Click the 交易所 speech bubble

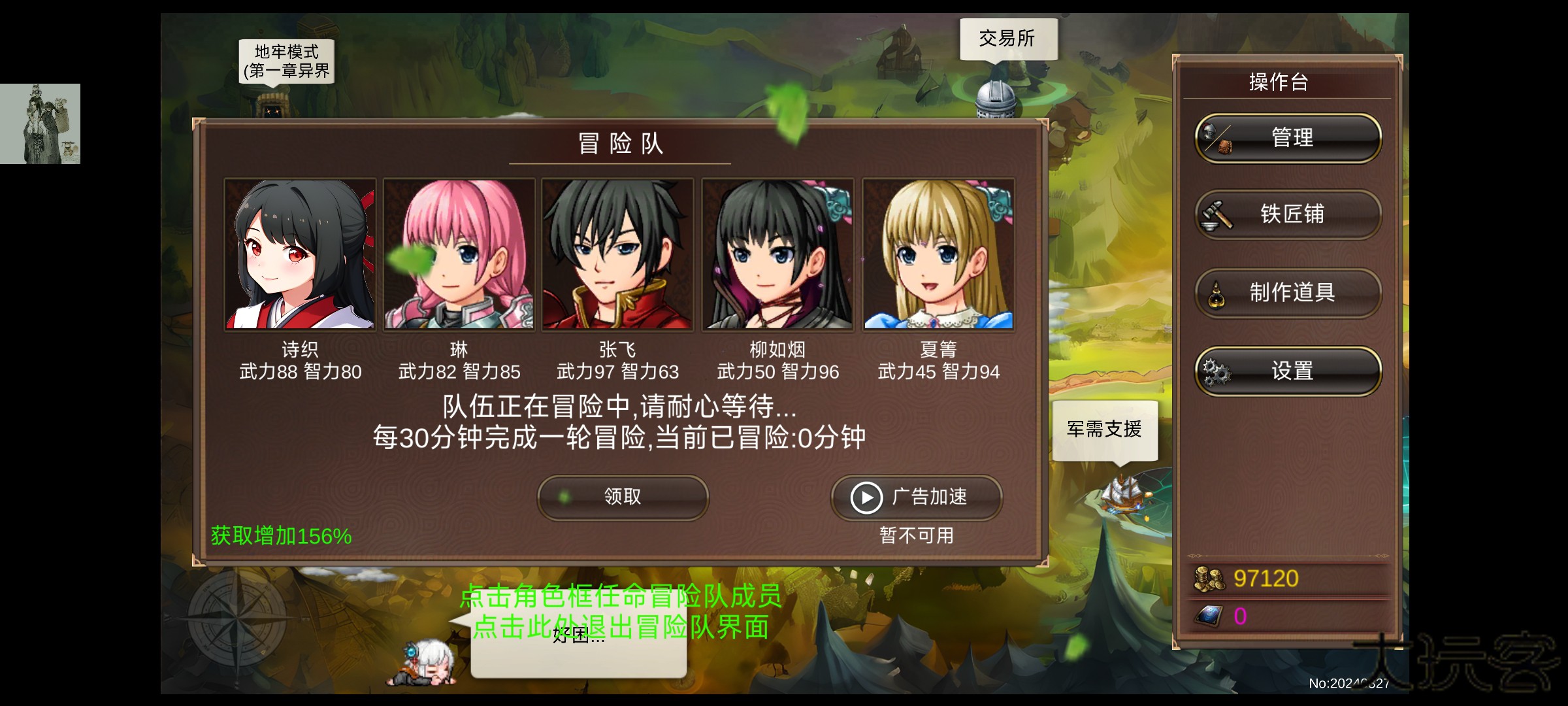tap(1008, 38)
